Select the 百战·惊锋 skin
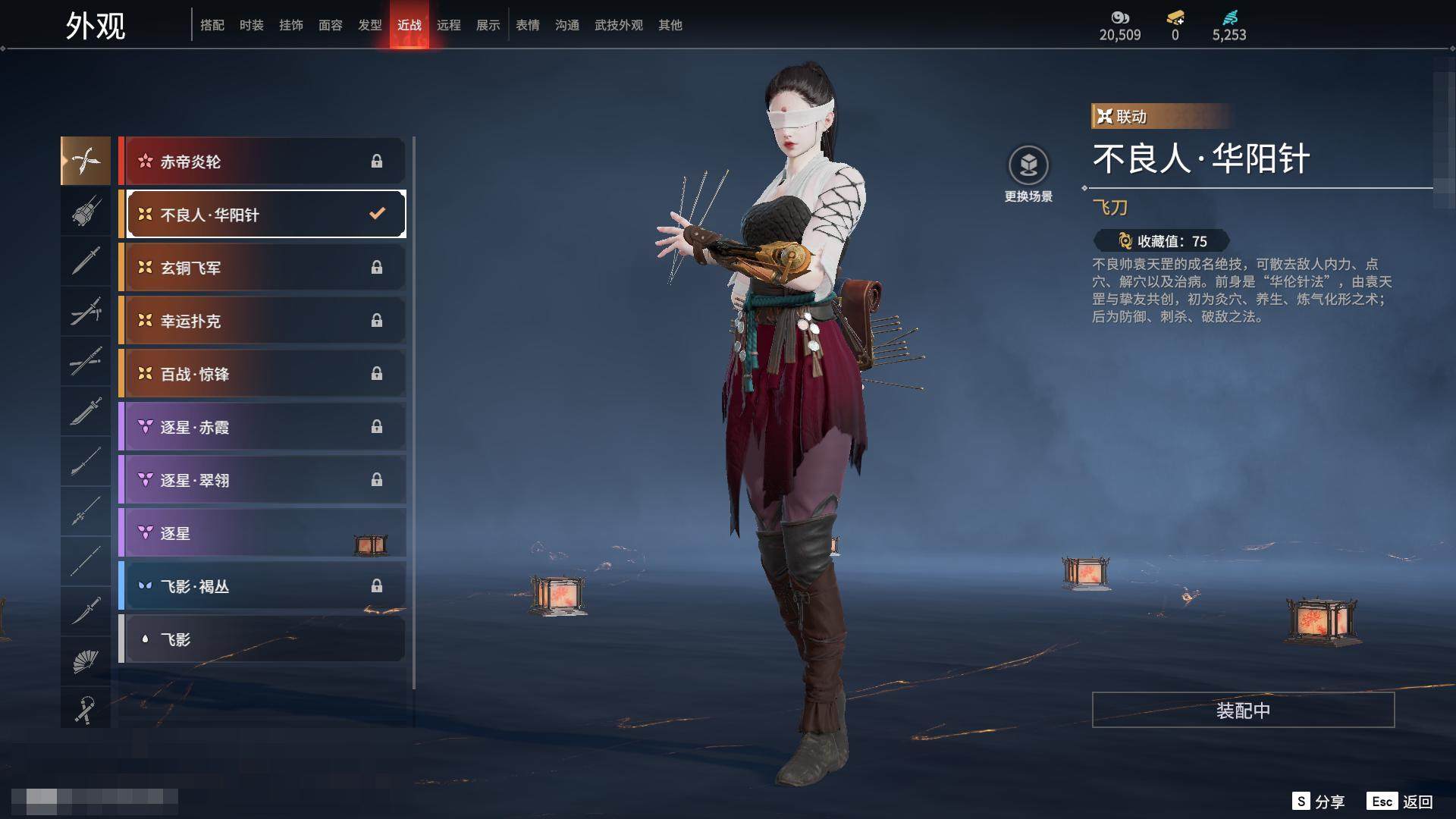The width and height of the screenshot is (1456, 819). tap(262, 374)
